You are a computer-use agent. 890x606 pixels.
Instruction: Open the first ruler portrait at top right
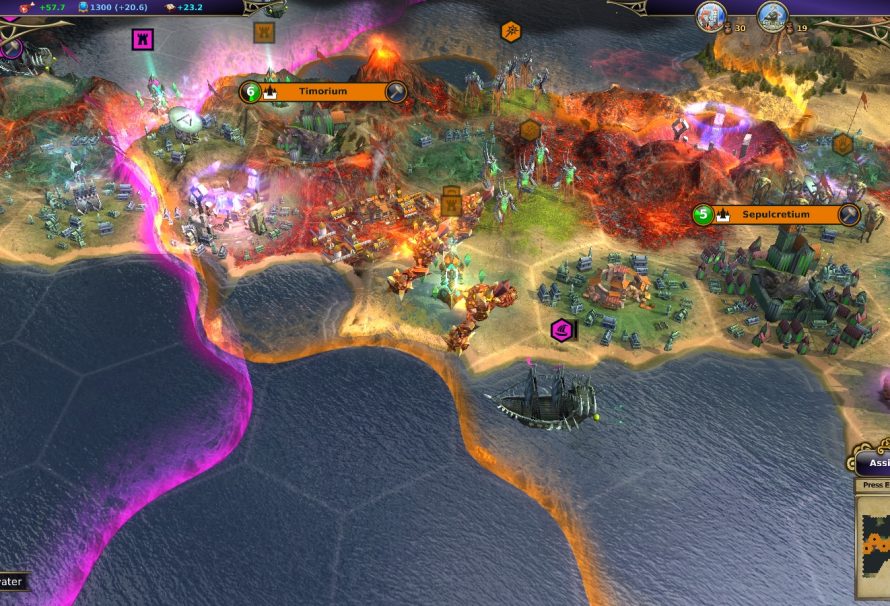[711, 16]
